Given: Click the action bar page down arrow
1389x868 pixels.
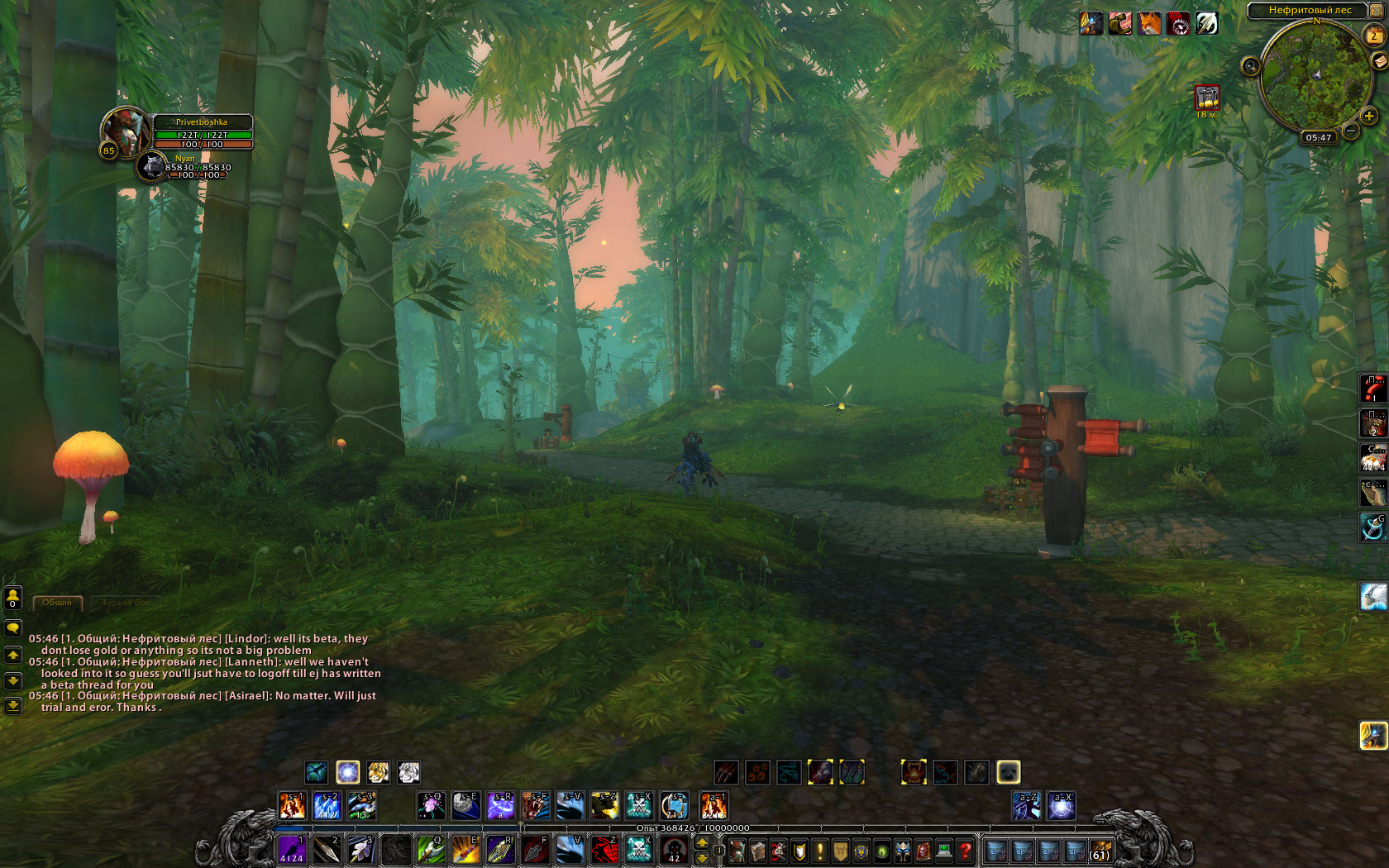Looking at the screenshot, I should [702, 857].
